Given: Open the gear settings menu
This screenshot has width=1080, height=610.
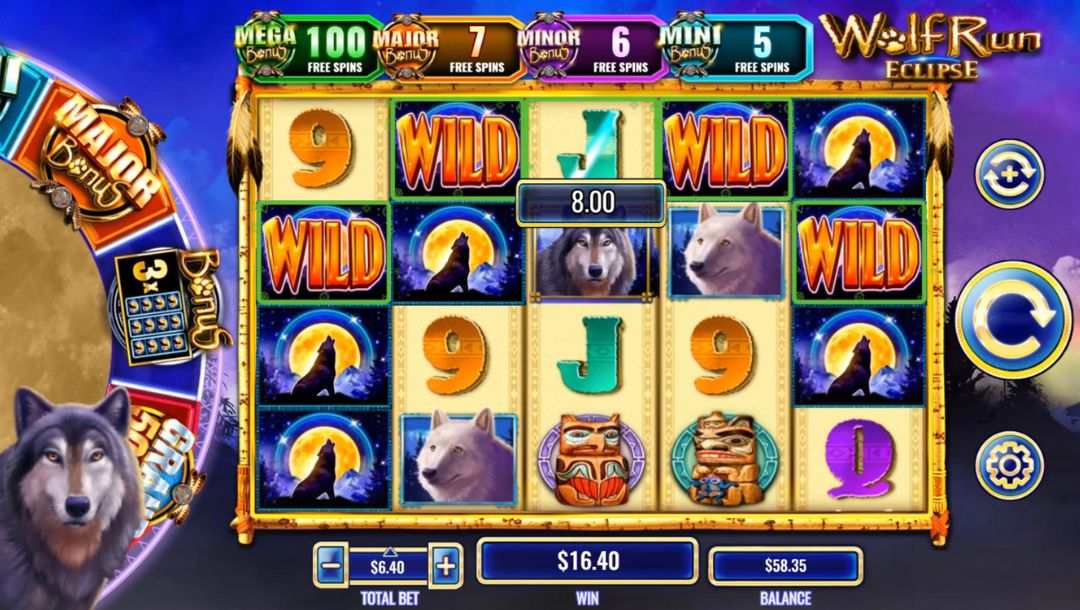Looking at the screenshot, I should pyautogui.click(x=1009, y=465).
